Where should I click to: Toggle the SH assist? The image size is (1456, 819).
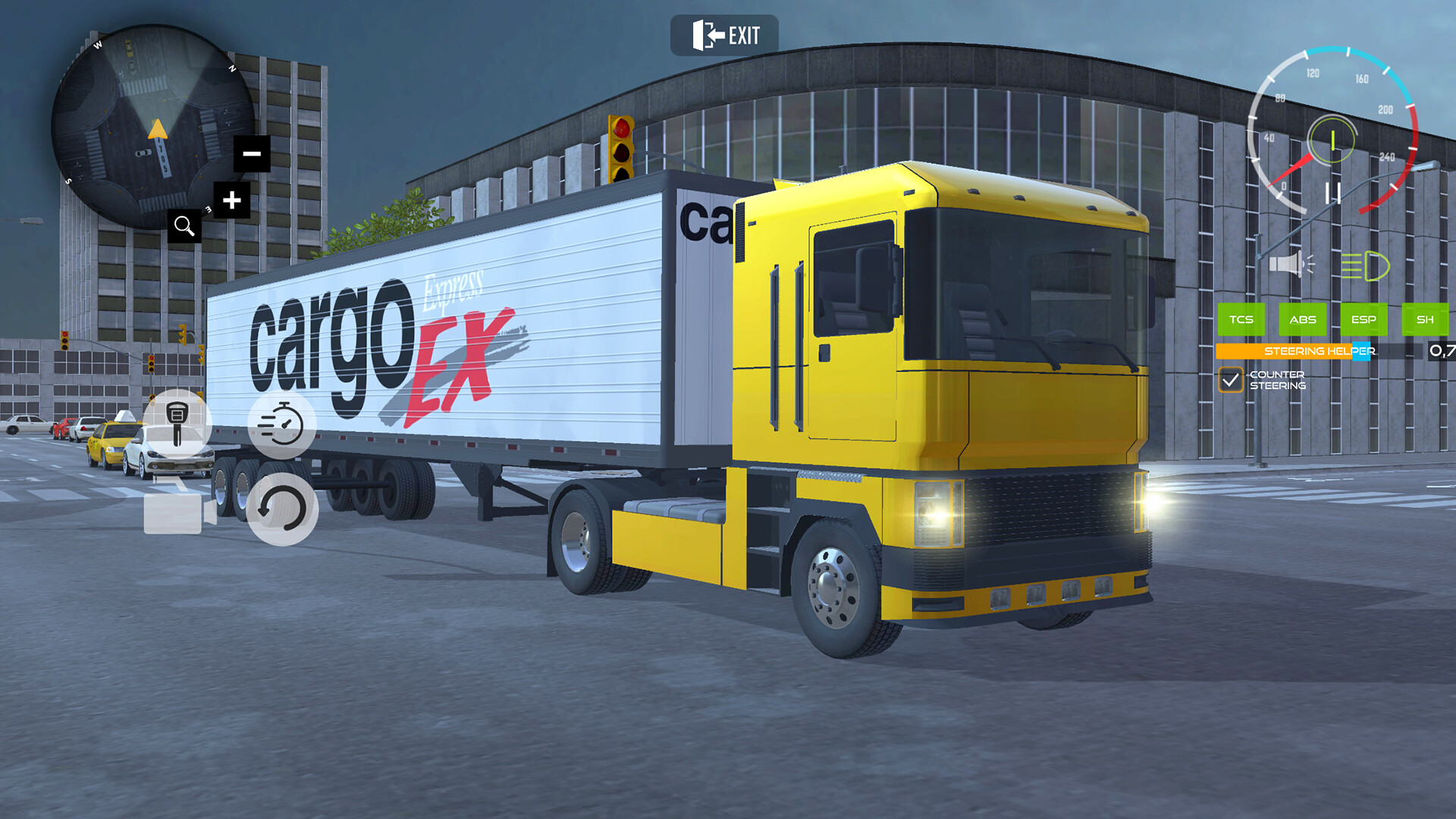point(1424,320)
